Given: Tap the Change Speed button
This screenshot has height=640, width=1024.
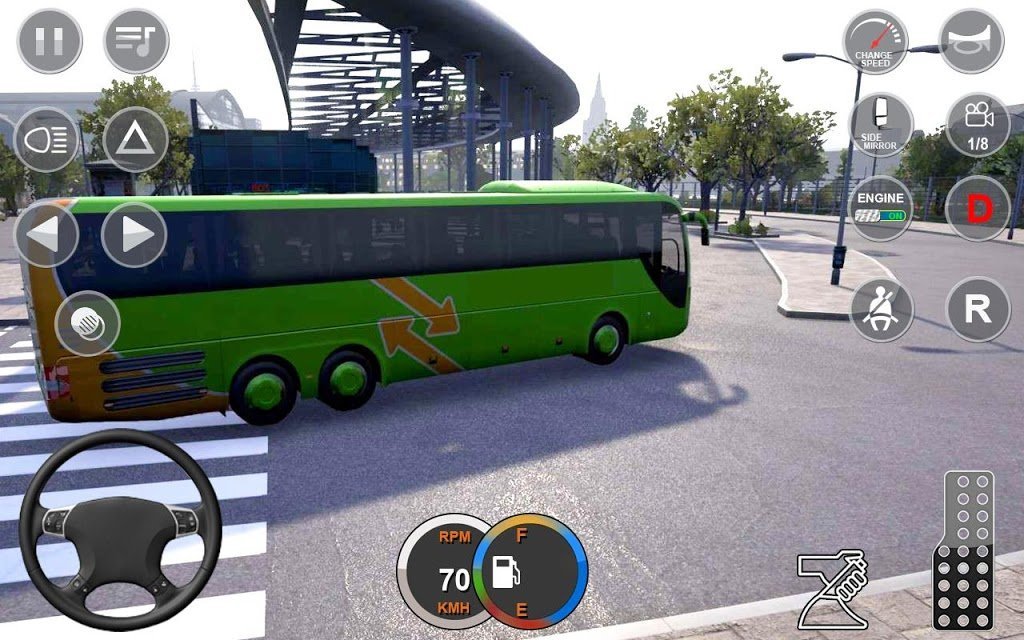Looking at the screenshot, I should (x=875, y=41).
